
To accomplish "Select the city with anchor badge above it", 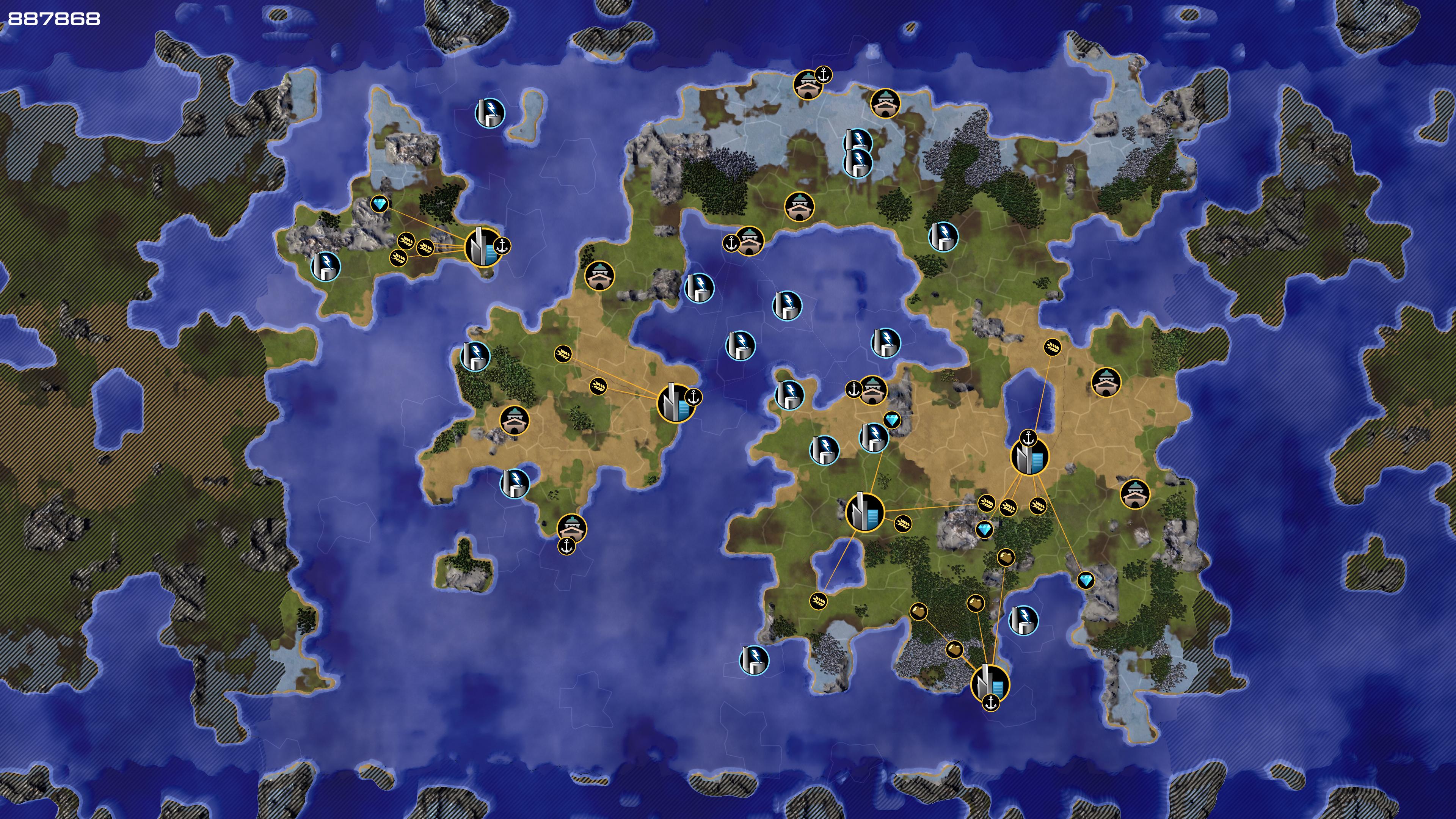I will (x=1029, y=457).
